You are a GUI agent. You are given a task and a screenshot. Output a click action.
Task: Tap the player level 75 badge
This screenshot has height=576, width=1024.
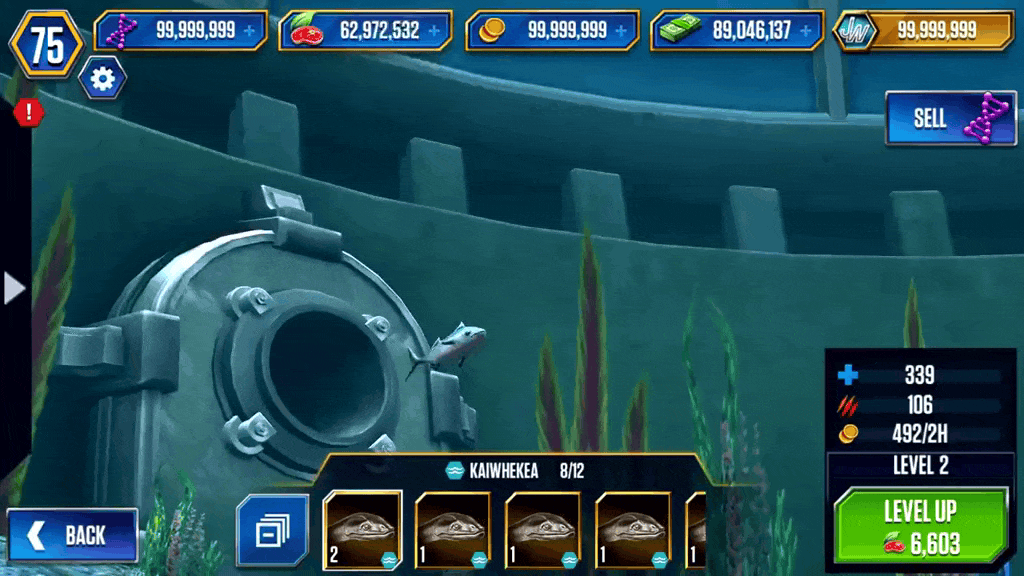(46, 44)
